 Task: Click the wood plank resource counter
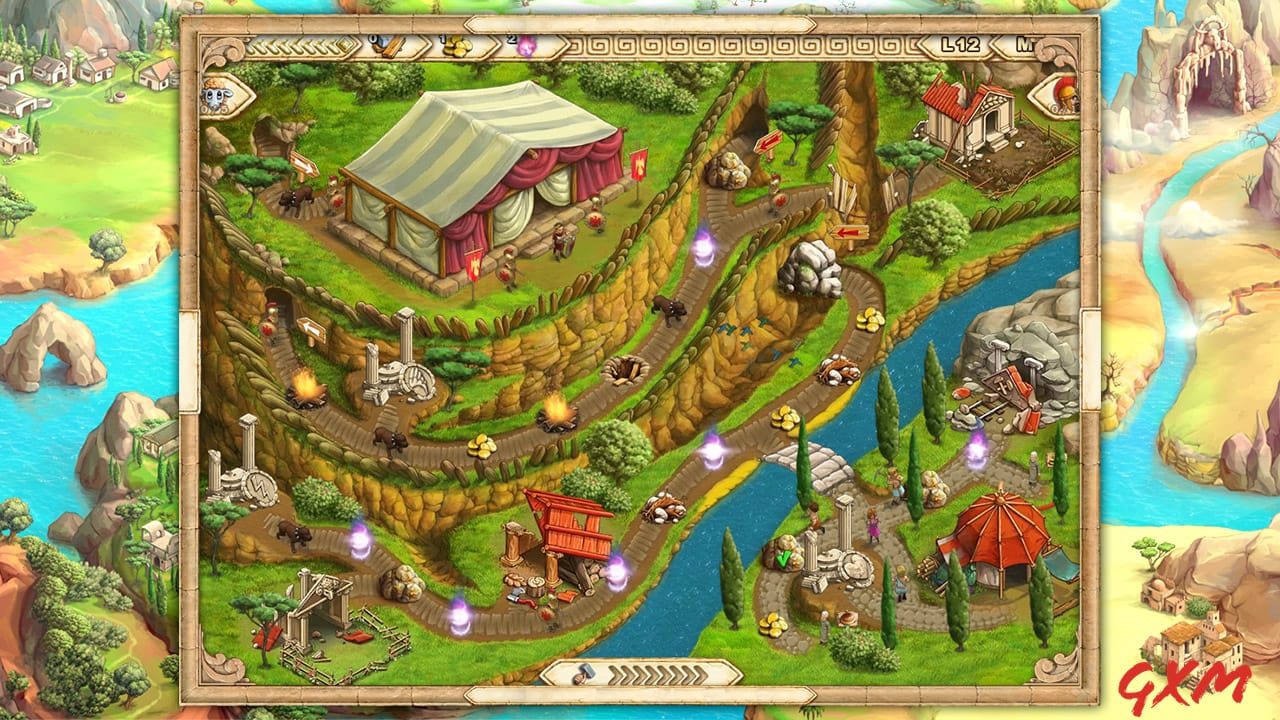[x=390, y=46]
